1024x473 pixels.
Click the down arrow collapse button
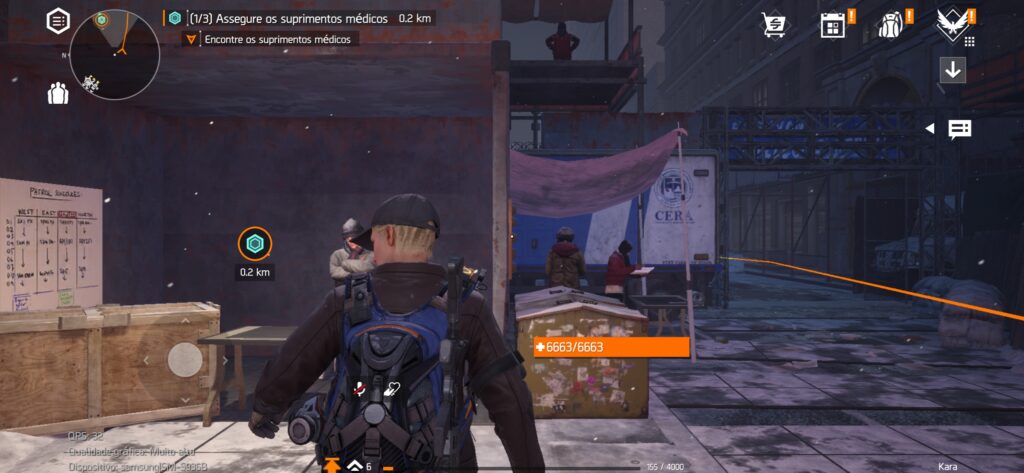pos(953,70)
